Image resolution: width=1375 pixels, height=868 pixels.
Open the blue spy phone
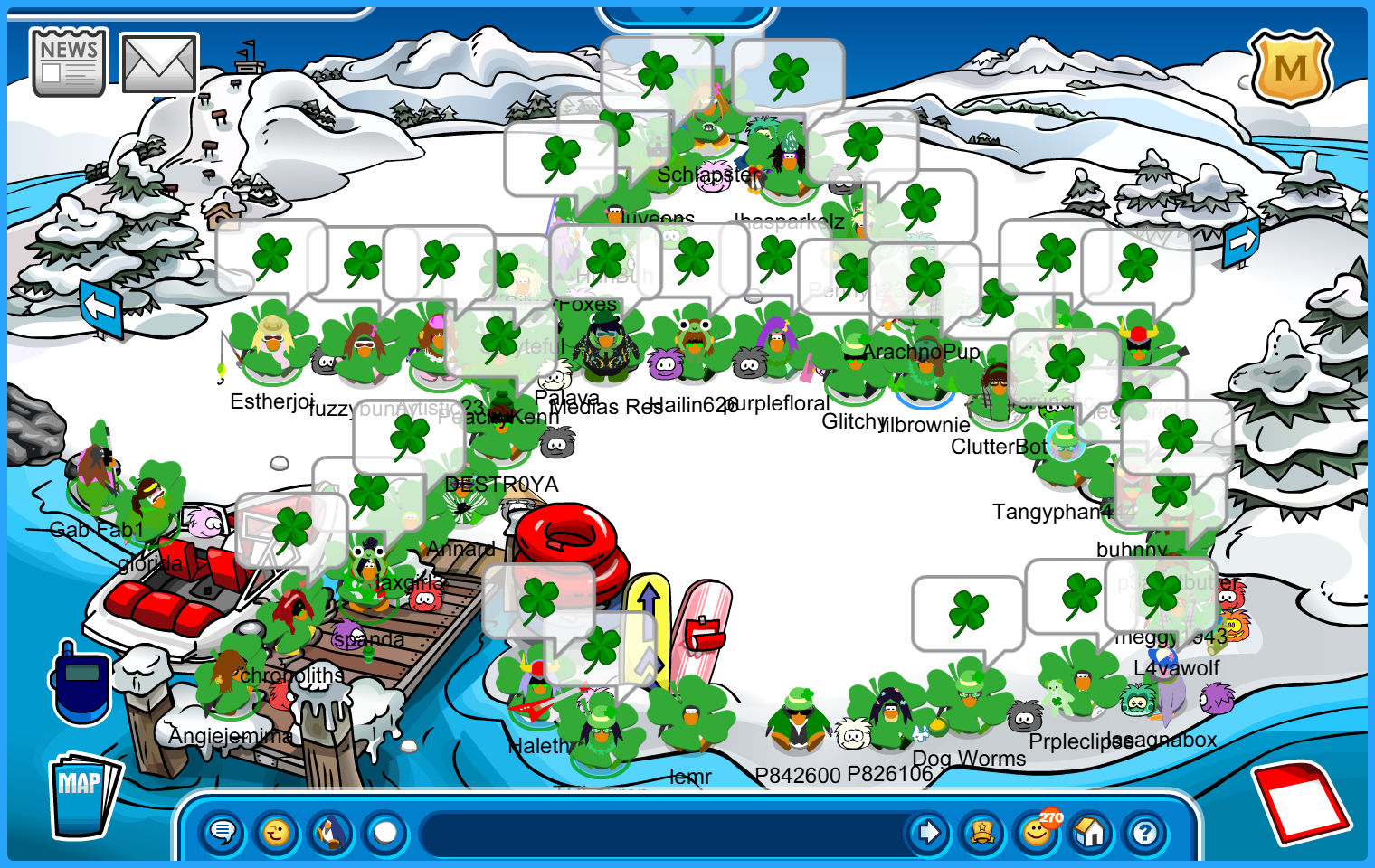(x=81, y=683)
